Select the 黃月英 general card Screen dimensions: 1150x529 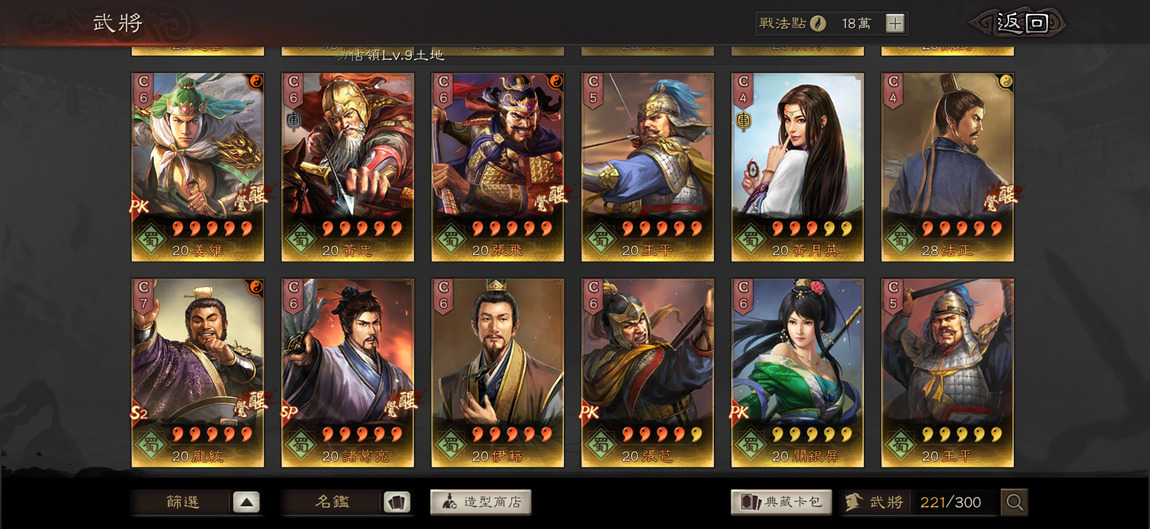pyautogui.click(x=798, y=166)
